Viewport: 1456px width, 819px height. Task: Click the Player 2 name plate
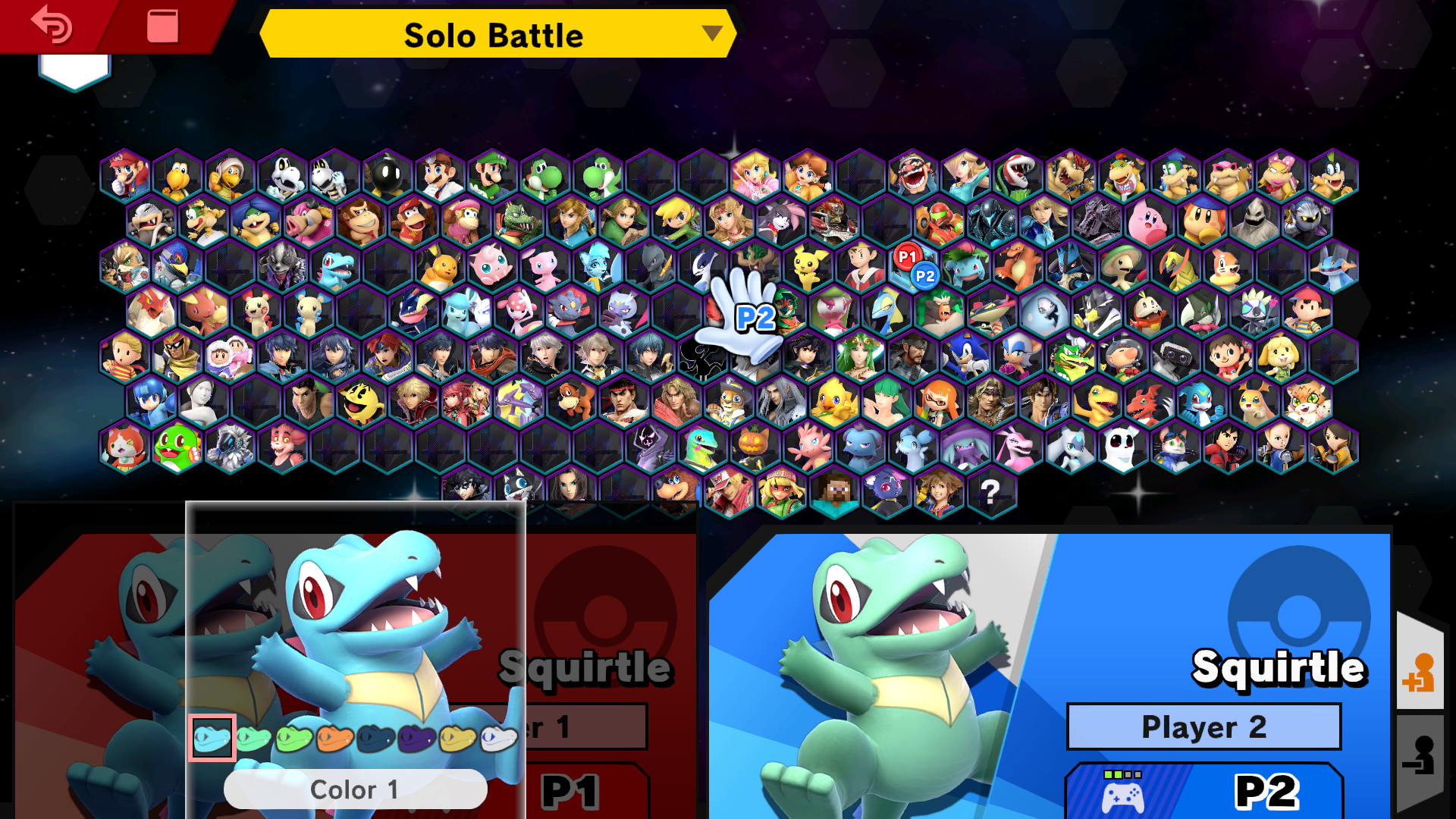click(x=1203, y=726)
